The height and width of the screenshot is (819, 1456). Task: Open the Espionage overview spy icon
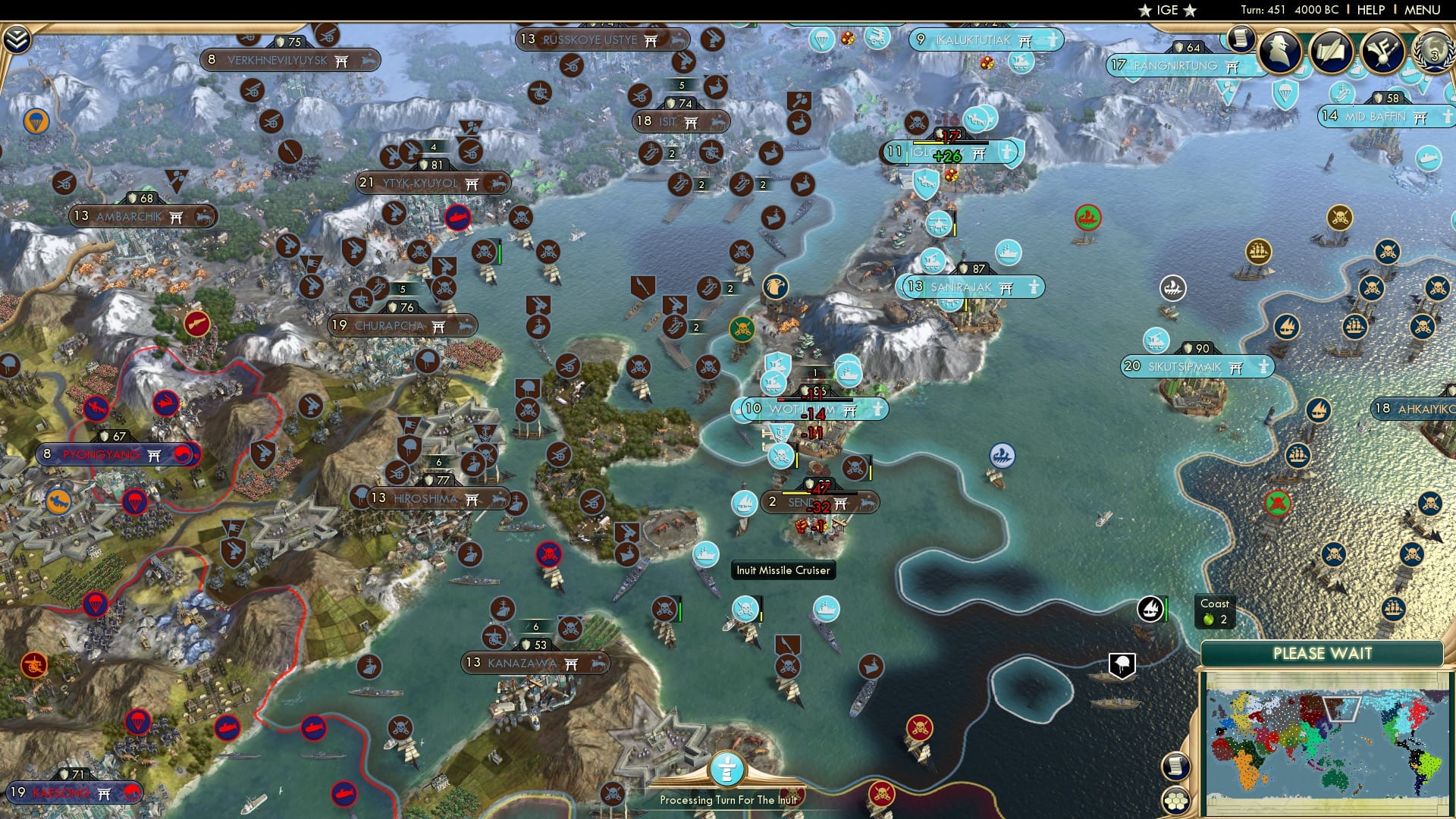coord(1280,50)
